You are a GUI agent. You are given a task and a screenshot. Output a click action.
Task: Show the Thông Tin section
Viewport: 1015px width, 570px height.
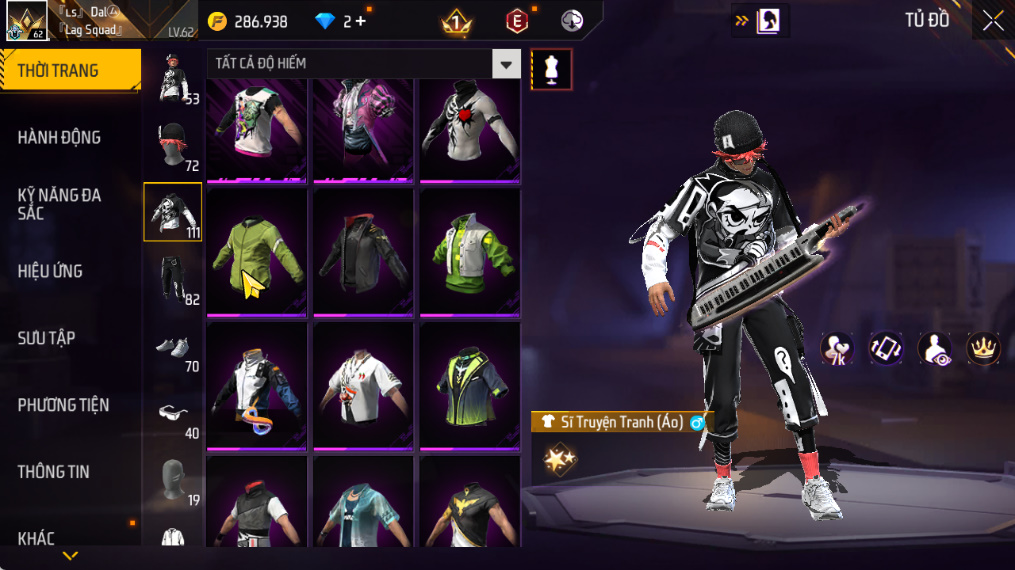click(x=53, y=472)
